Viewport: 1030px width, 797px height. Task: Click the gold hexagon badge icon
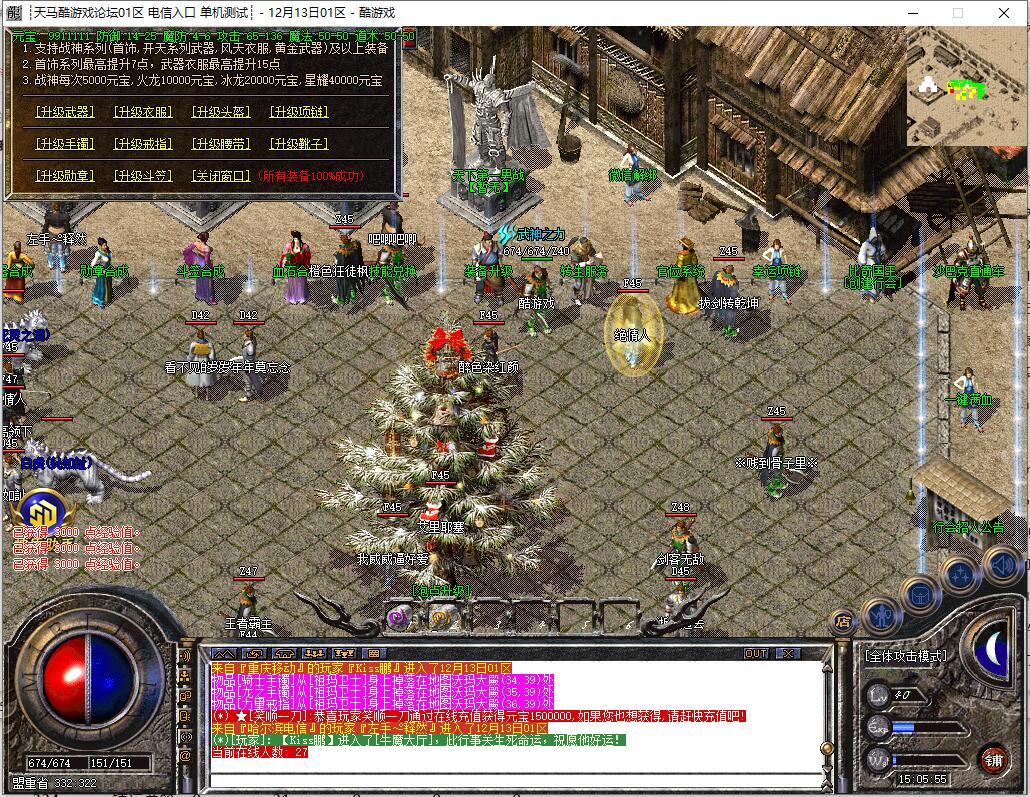coord(40,511)
